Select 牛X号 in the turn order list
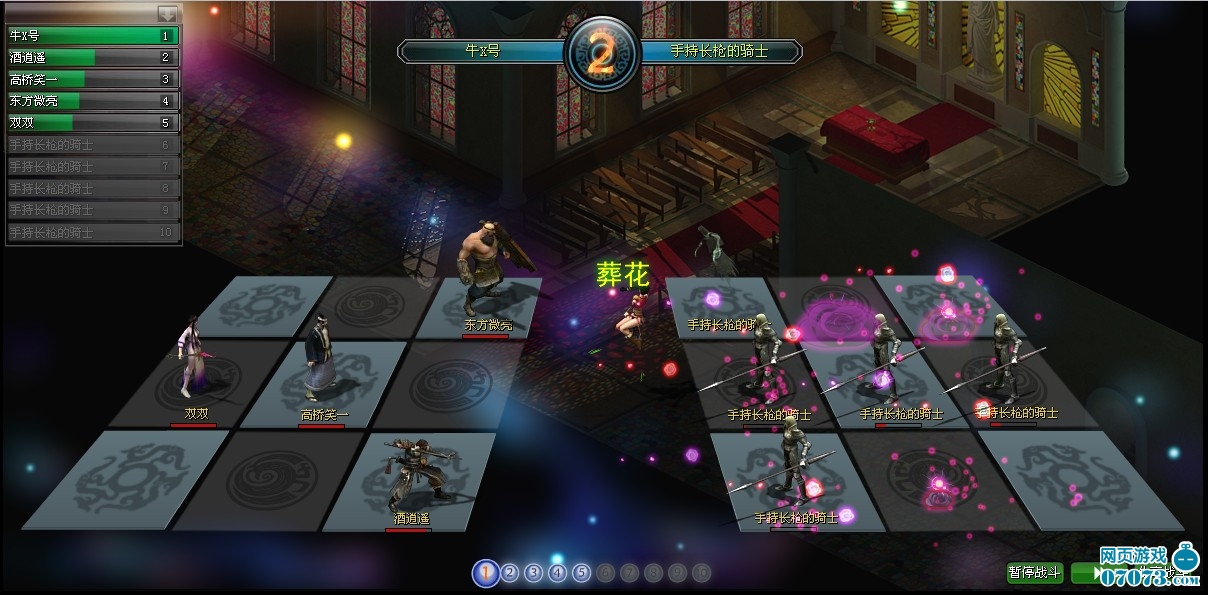This screenshot has width=1208, height=595. 92,36
